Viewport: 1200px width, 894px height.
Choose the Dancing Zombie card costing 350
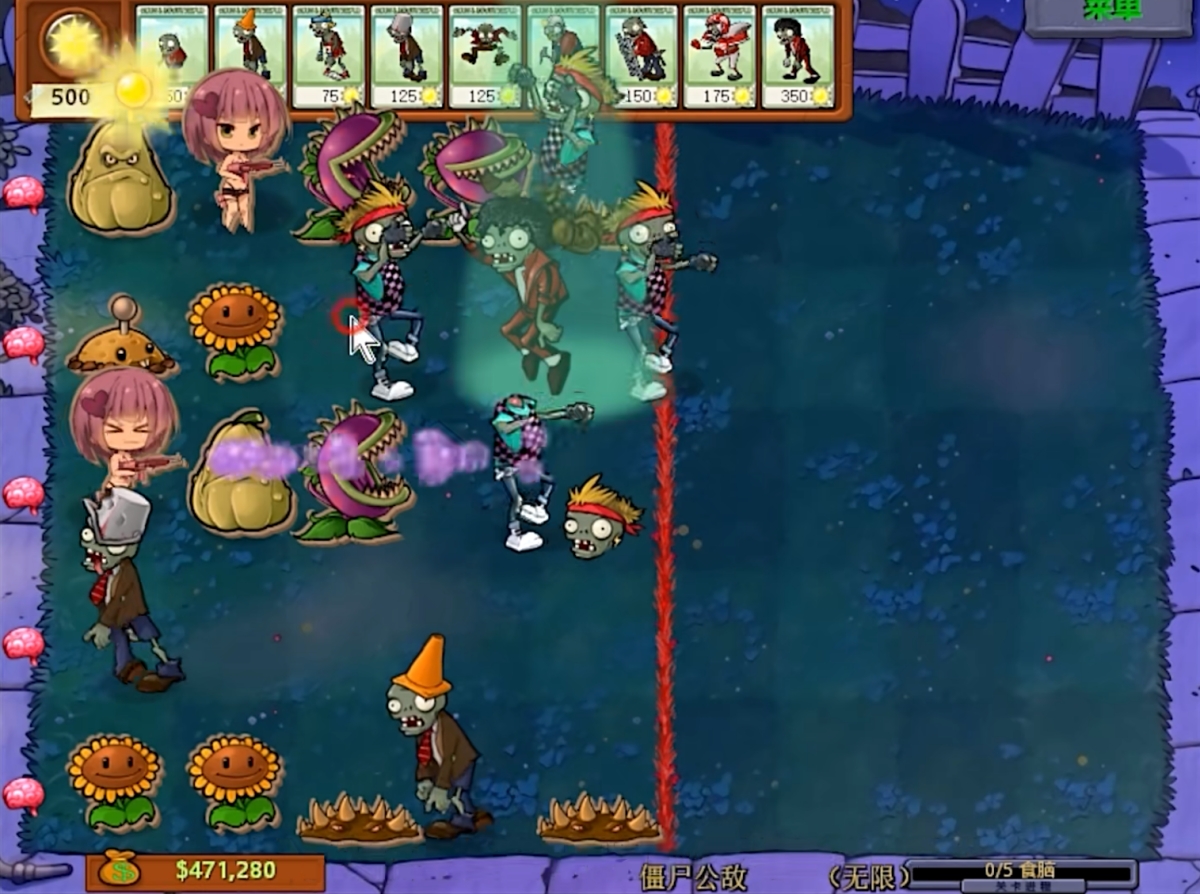click(798, 55)
